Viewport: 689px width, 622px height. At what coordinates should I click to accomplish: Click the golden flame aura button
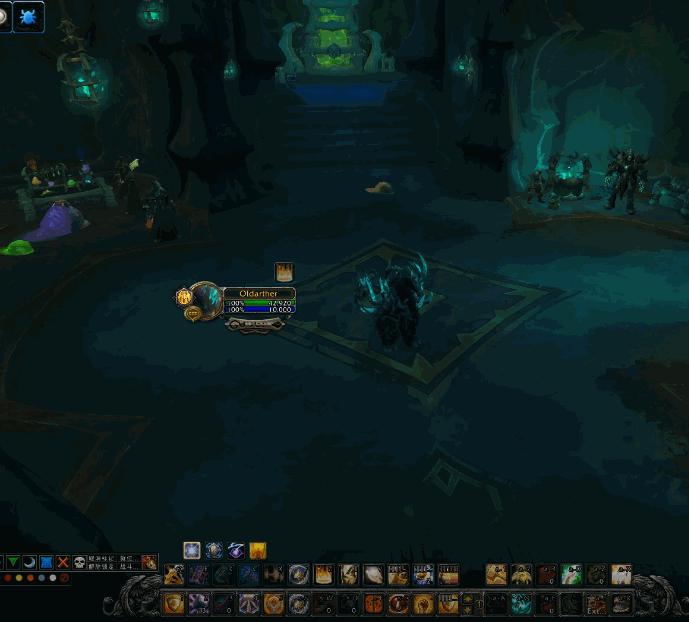click(258, 550)
